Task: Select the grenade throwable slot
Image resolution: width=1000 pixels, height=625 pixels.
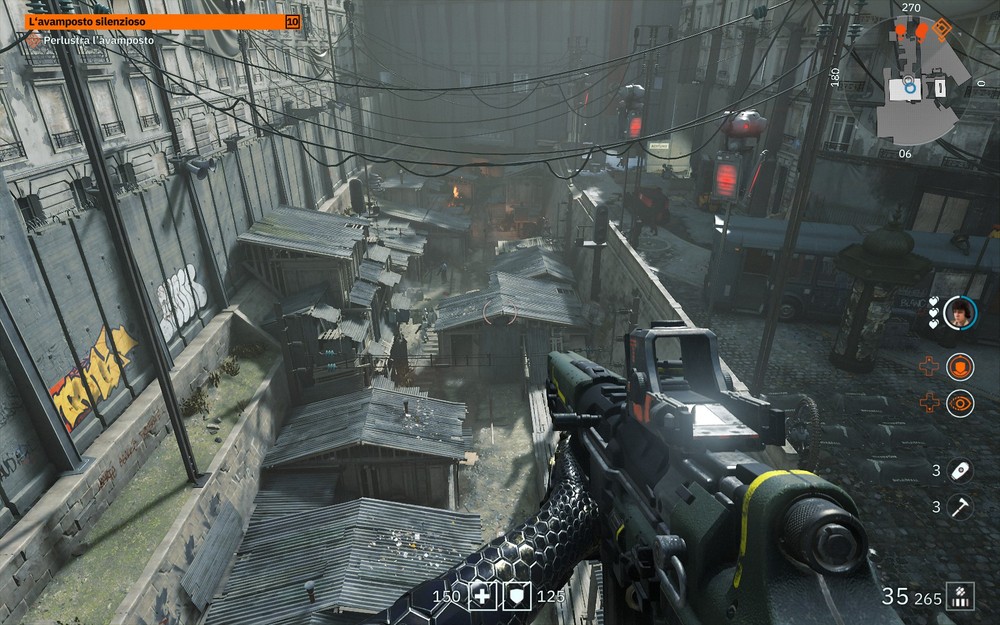Action: point(960,470)
